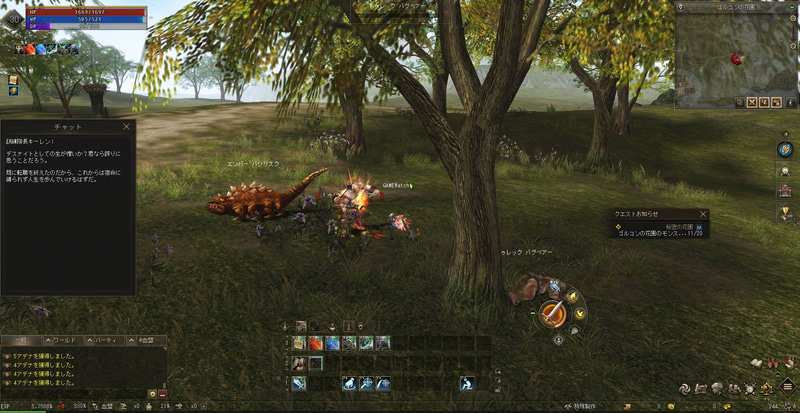Activate the running figure skill on hotbar
Image resolution: width=800 pixels, height=413 pixels.
(x=467, y=383)
